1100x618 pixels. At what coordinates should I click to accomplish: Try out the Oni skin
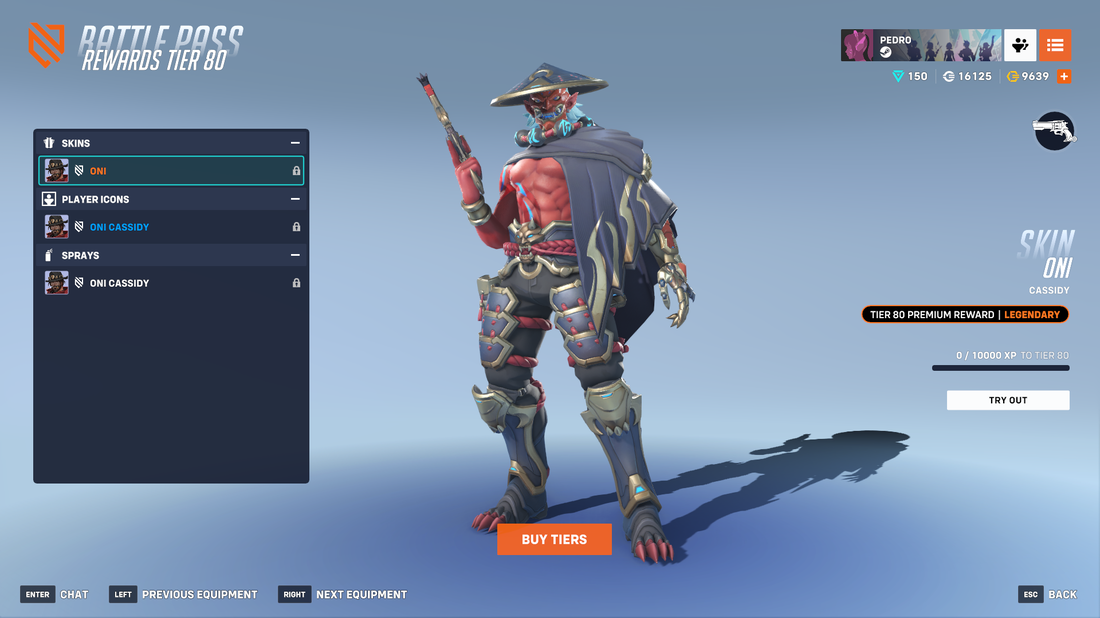(x=1007, y=400)
